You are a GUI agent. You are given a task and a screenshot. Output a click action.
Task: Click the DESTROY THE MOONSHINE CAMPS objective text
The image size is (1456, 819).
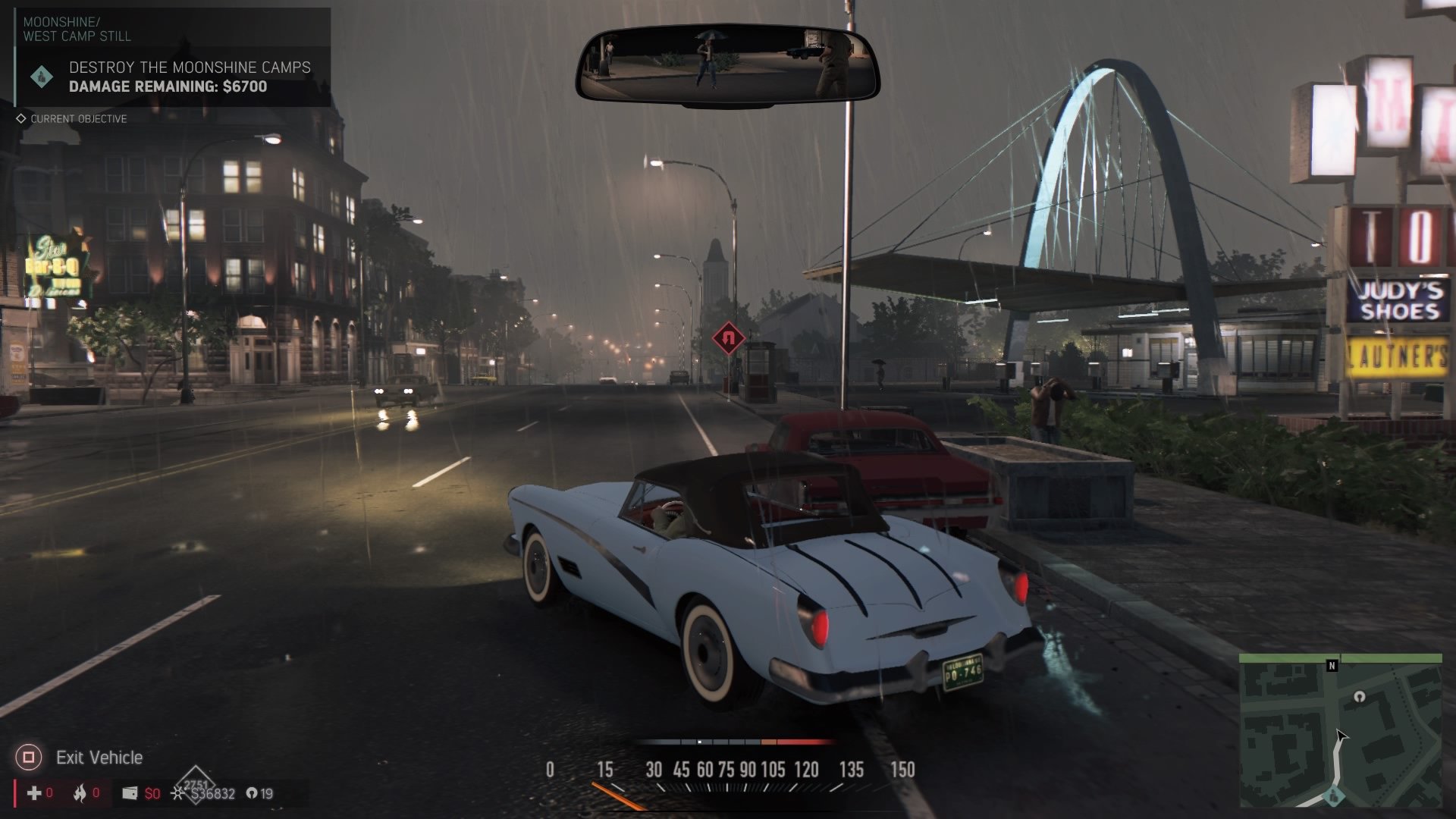click(189, 67)
